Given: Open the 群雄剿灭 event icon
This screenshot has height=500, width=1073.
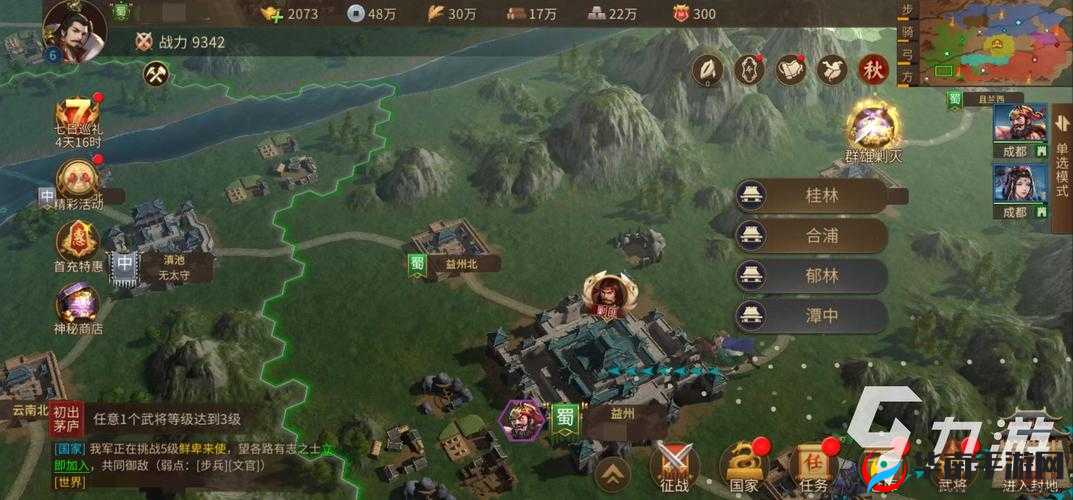Looking at the screenshot, I should pos(871,127).
